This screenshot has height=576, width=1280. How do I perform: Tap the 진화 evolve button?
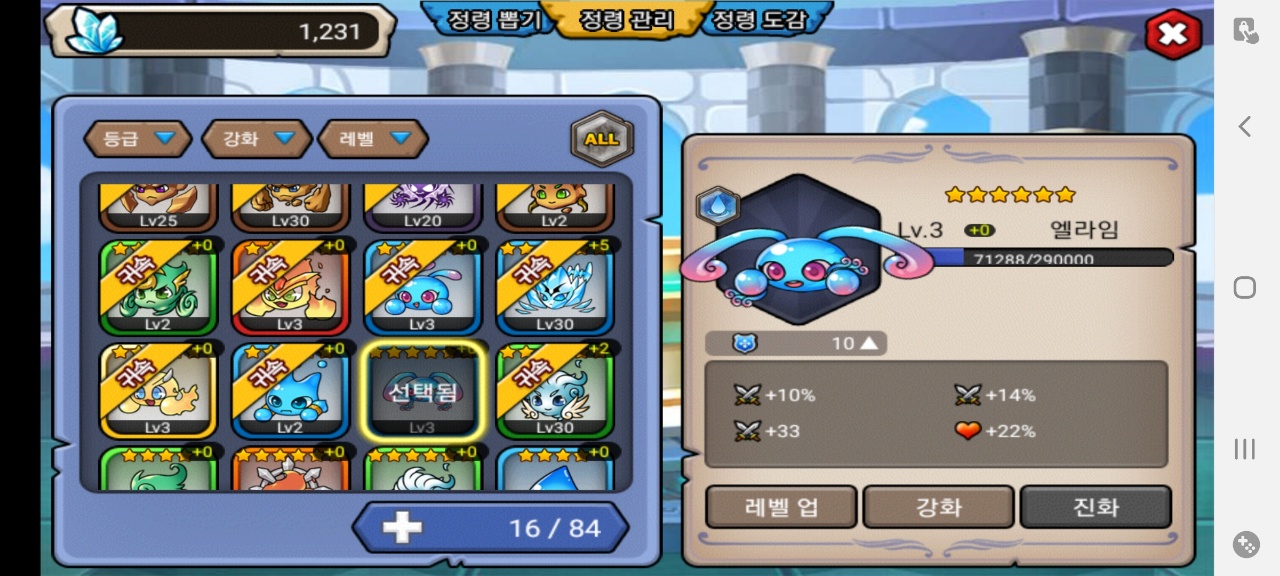tap(1095, 507)
